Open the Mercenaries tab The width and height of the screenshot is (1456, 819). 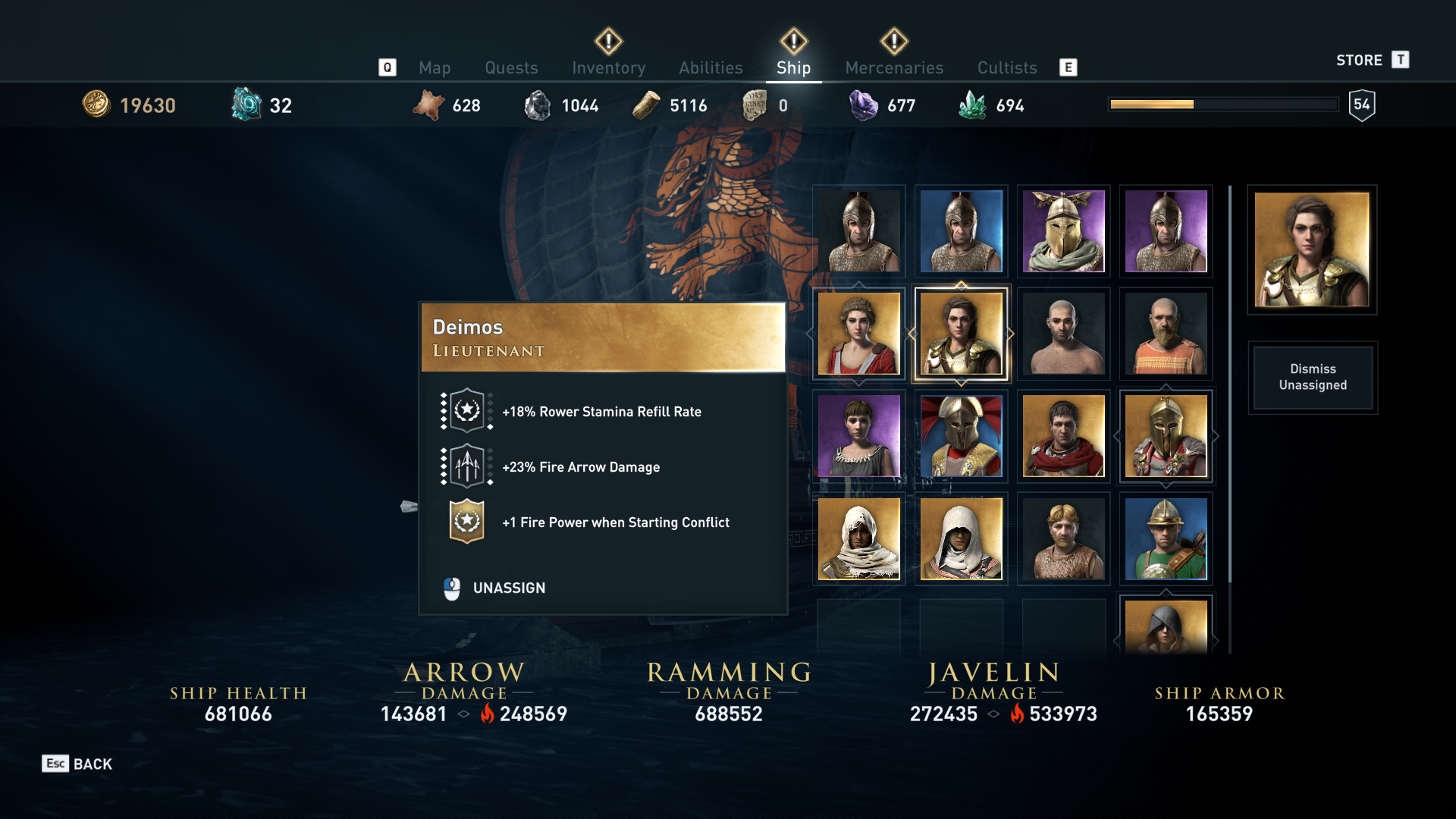[x=894, y=67]
